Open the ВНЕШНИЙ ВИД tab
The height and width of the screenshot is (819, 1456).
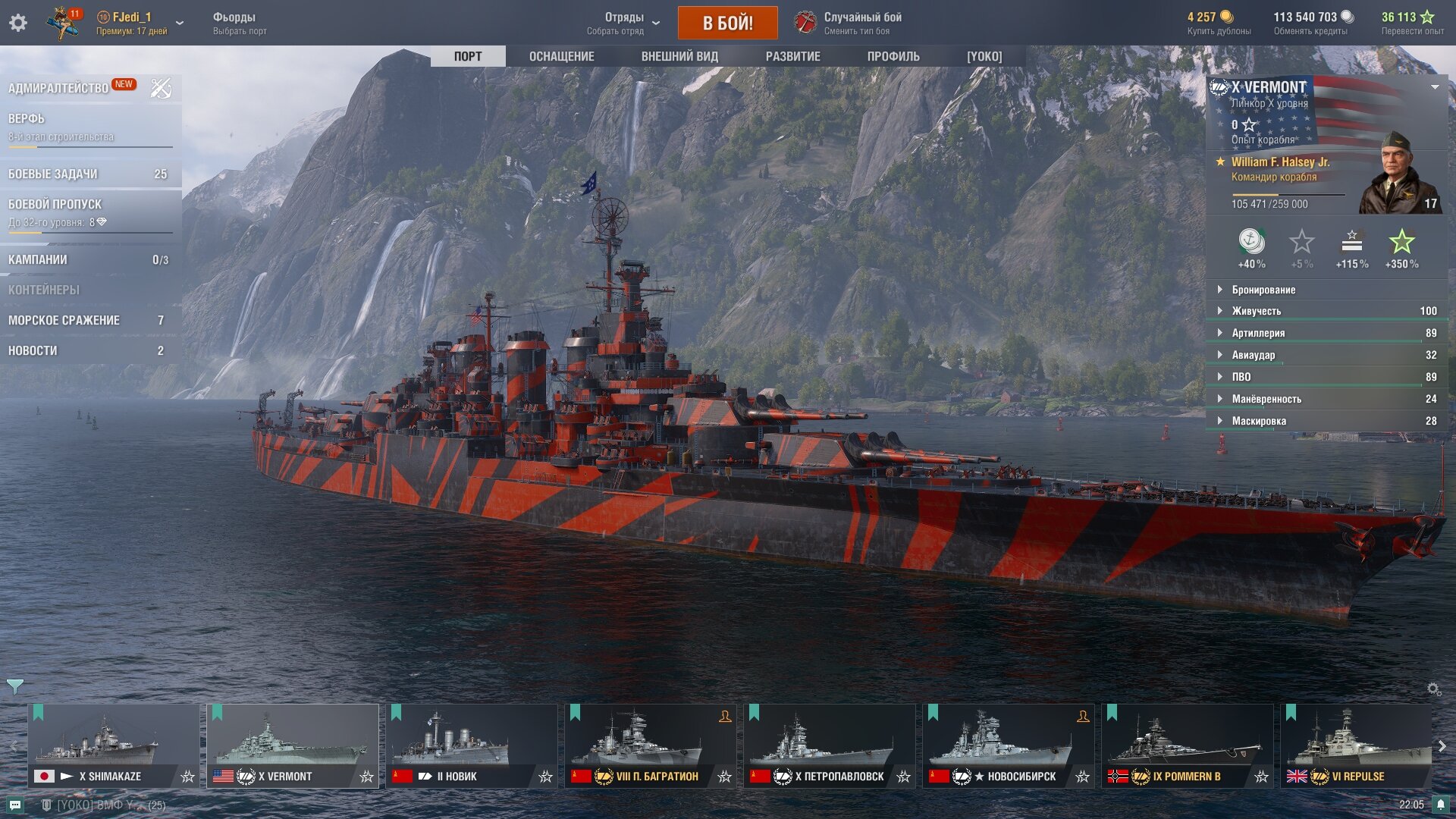[679, 56]
